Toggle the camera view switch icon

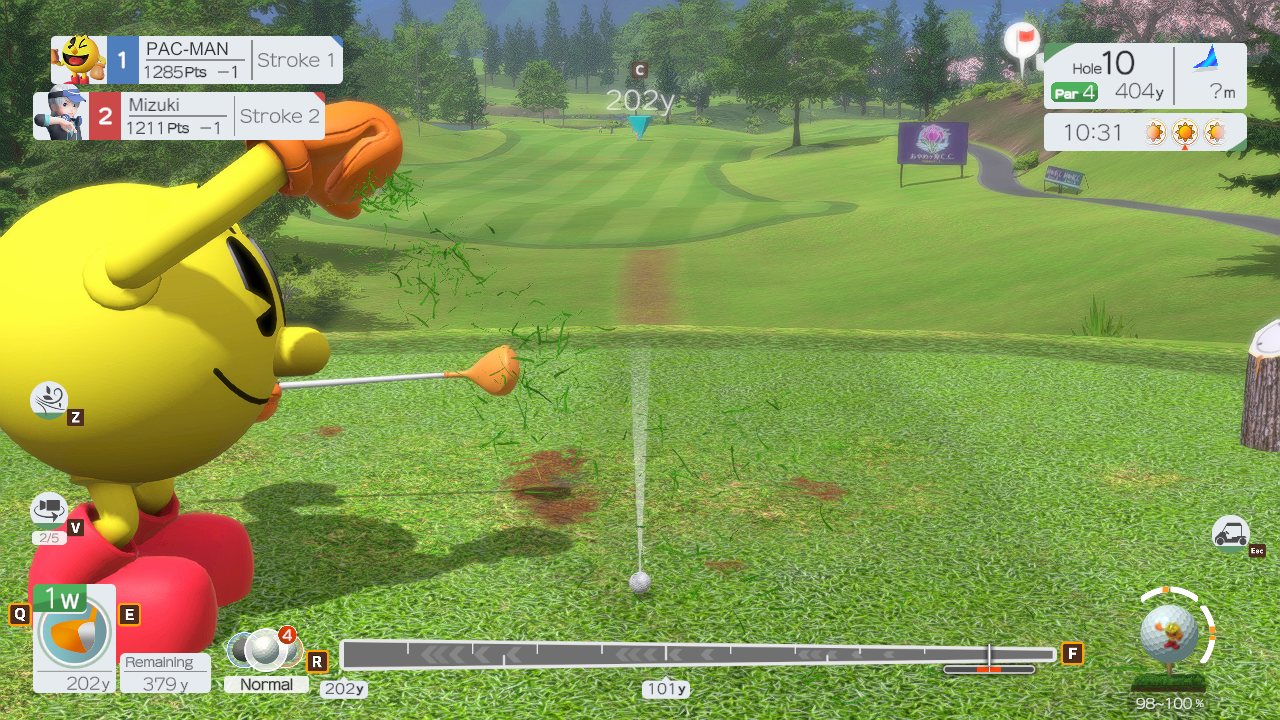(x=48, y=510)
